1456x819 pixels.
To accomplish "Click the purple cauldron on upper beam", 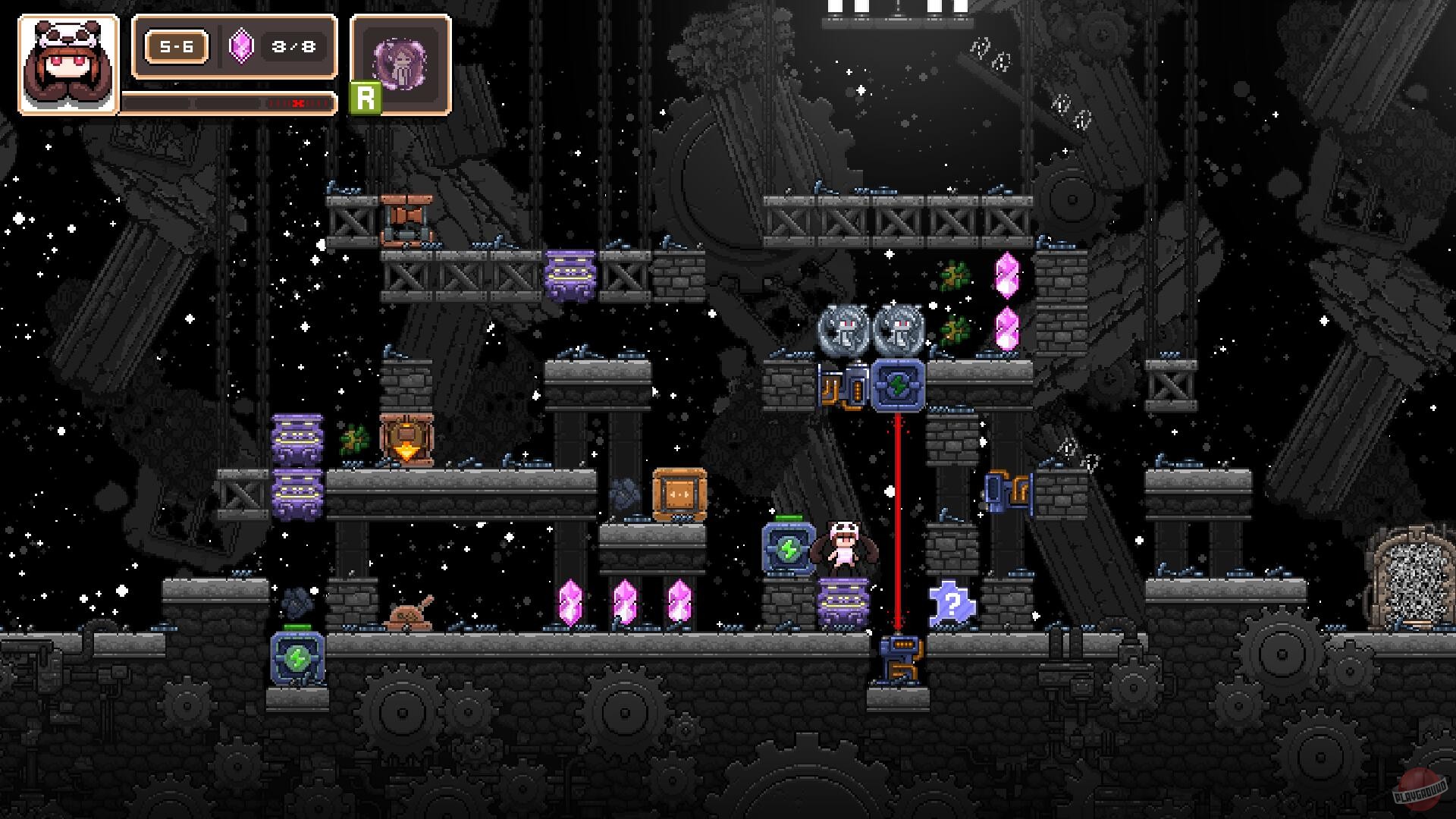I will 569,275.
